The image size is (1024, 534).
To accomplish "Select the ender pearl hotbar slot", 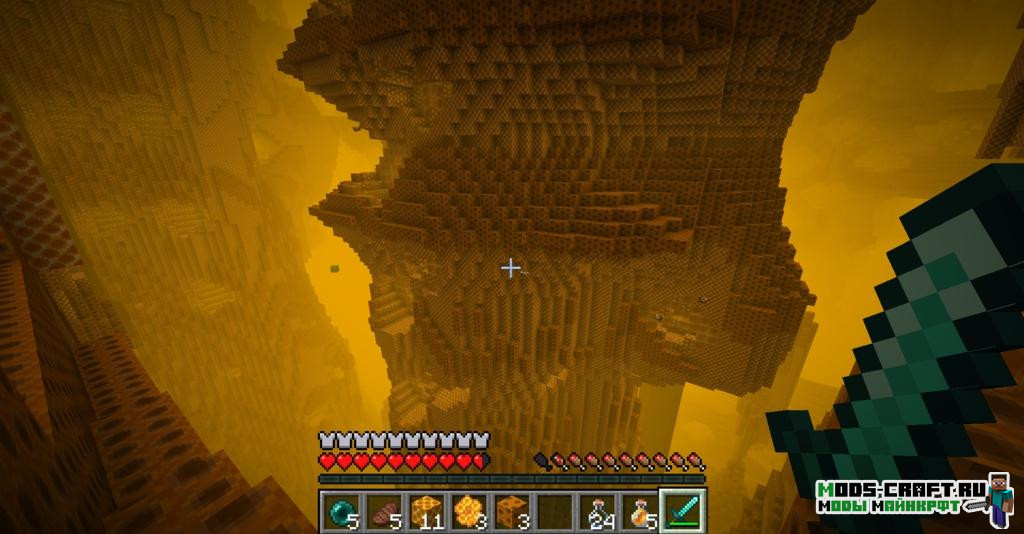I will point(339,511).
